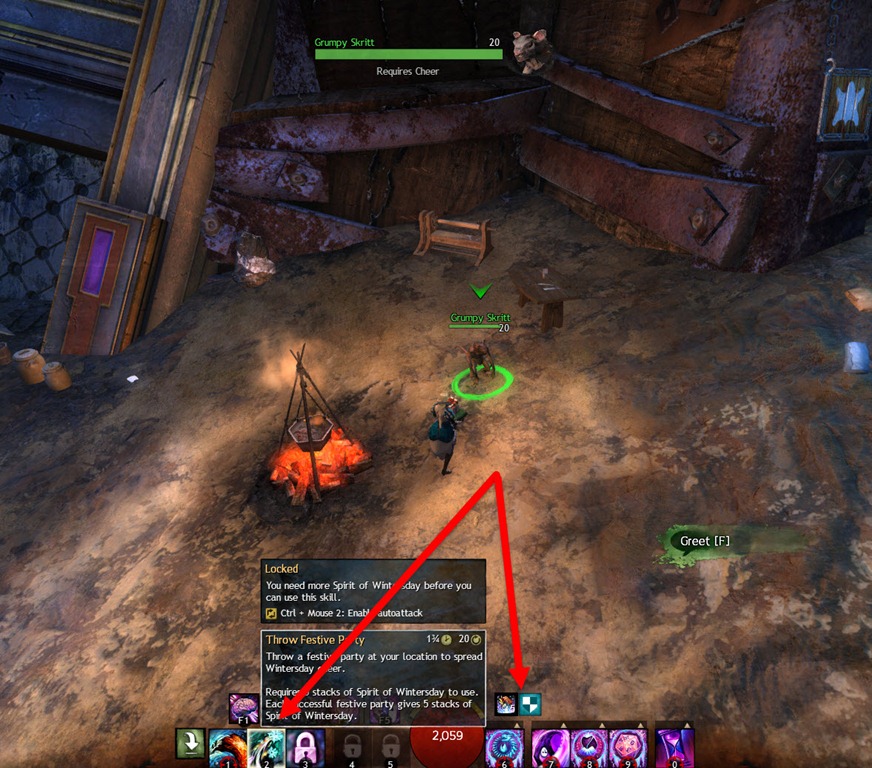Screen dimensions: 872x768
Task: Trigger the F1 brain profession skill
Action: pyautogui.click(x=243, y=708)
